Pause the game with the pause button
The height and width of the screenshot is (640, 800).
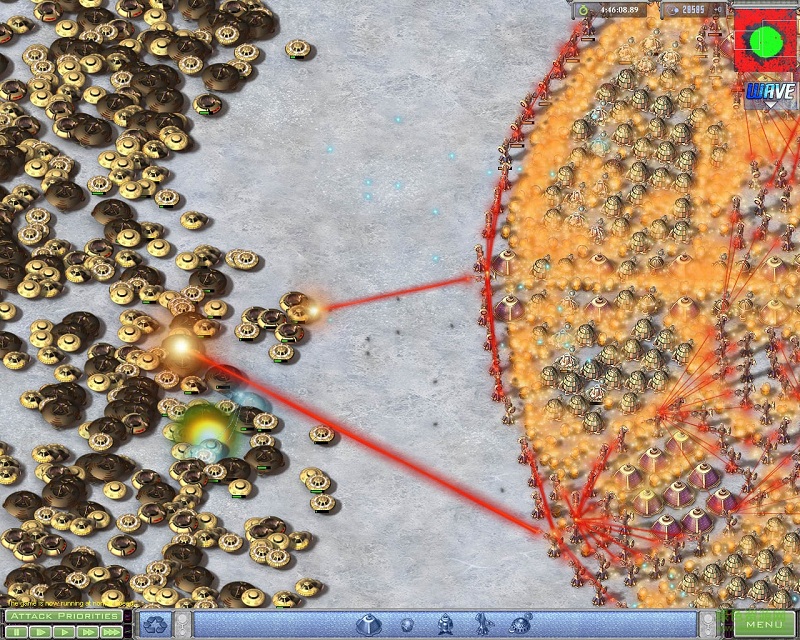[x=16, y=632]
